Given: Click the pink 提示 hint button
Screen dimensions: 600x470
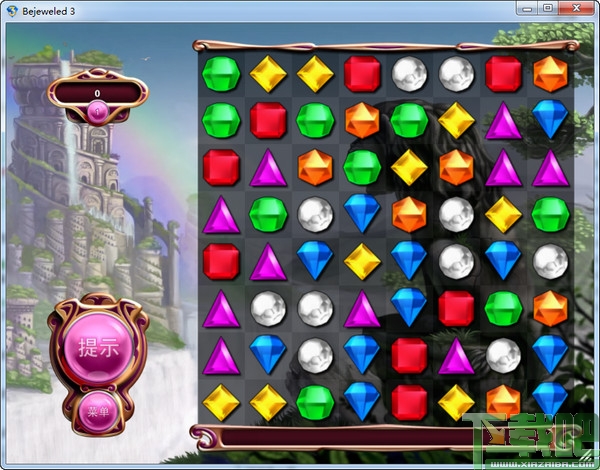Looking at the screenshot, I should point(98,348).
